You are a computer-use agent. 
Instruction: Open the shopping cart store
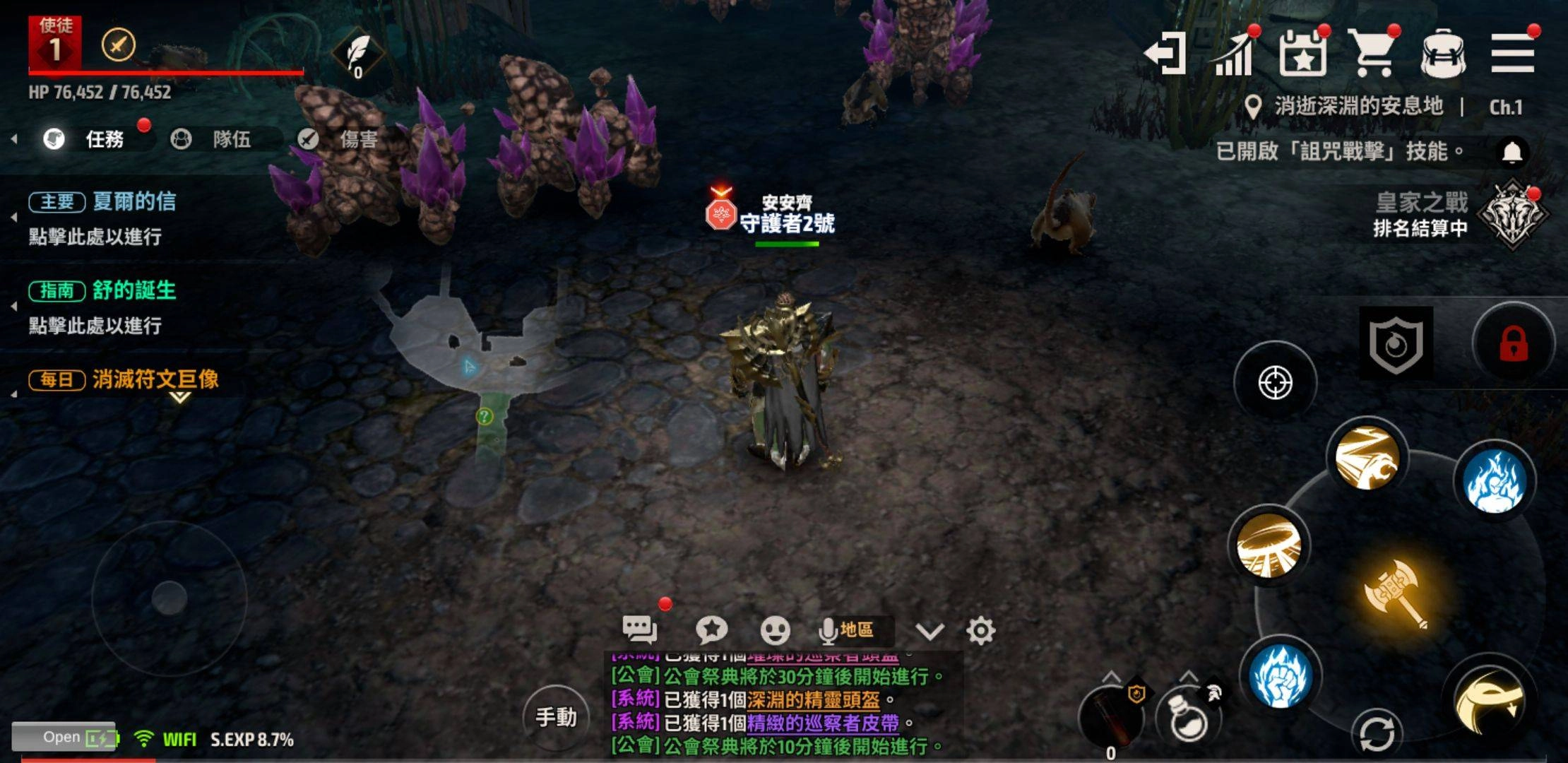coord(1372,54)
